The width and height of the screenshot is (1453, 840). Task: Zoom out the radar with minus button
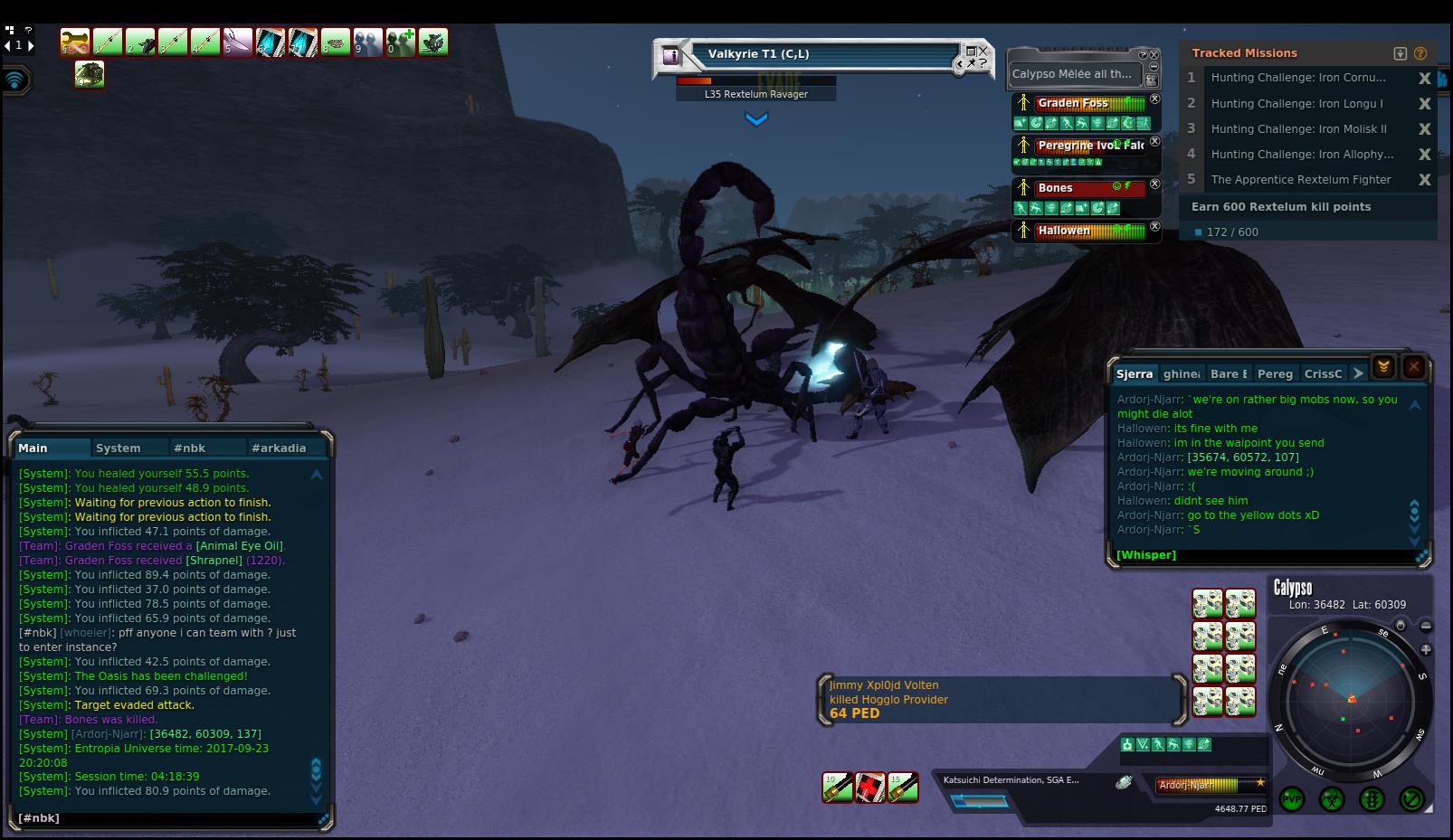(1426, 626)
